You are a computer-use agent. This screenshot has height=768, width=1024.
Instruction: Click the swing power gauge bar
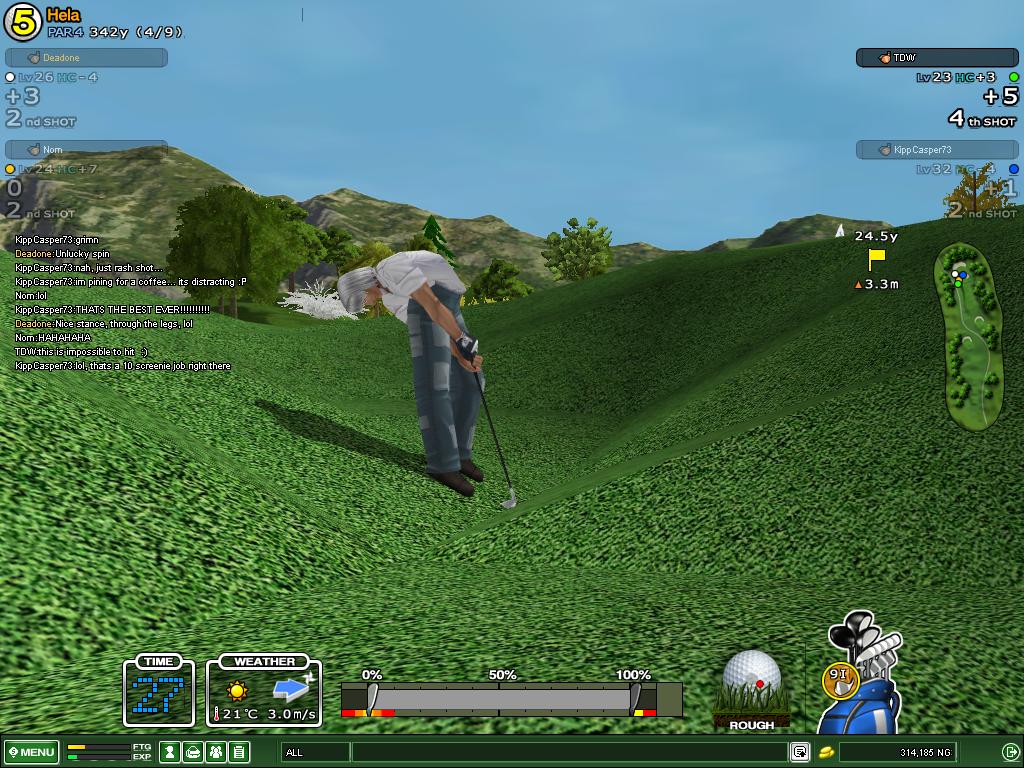pos(500,698)
